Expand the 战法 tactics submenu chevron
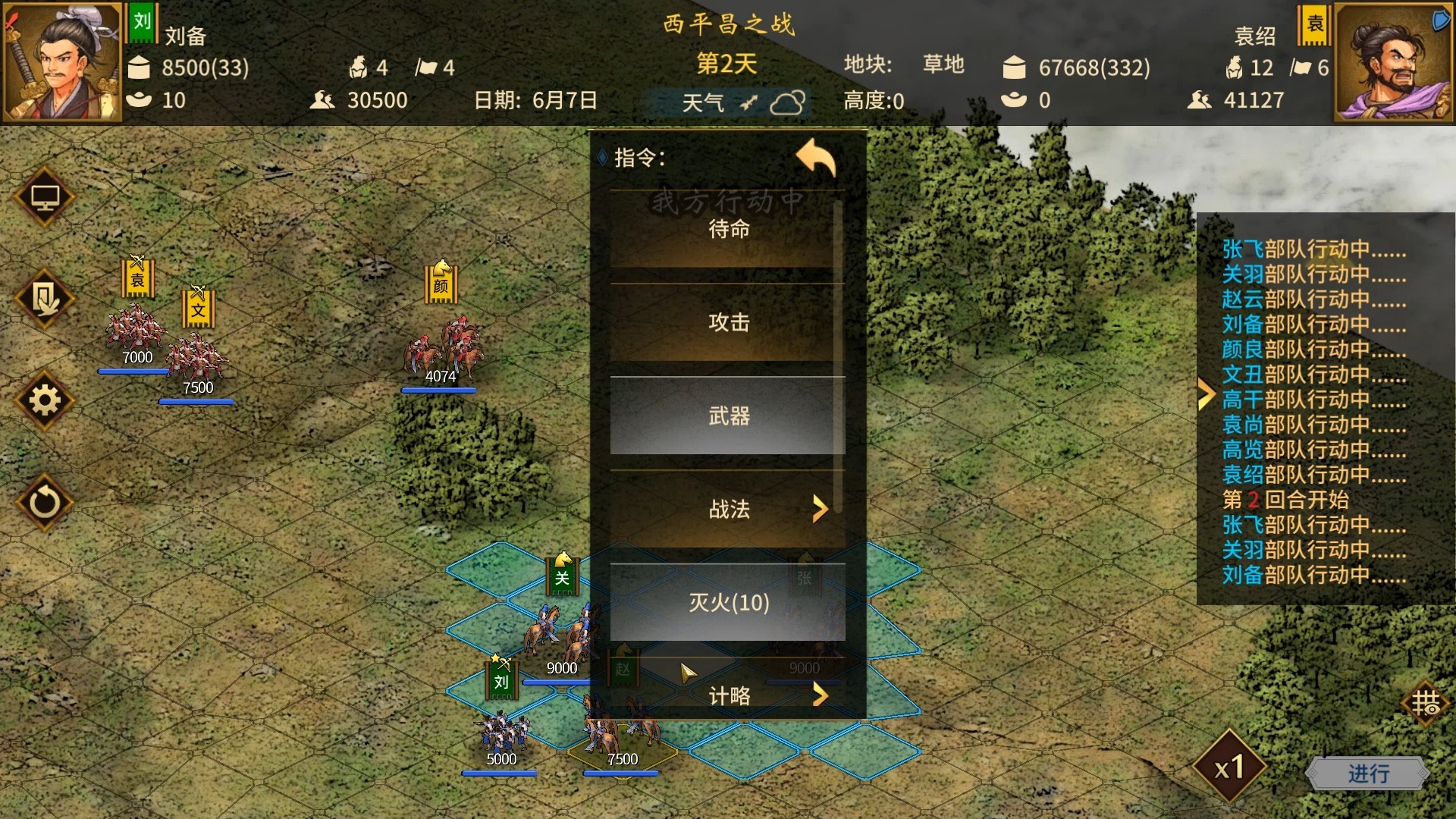This screenshot has width=1456, height=819. 821,510
